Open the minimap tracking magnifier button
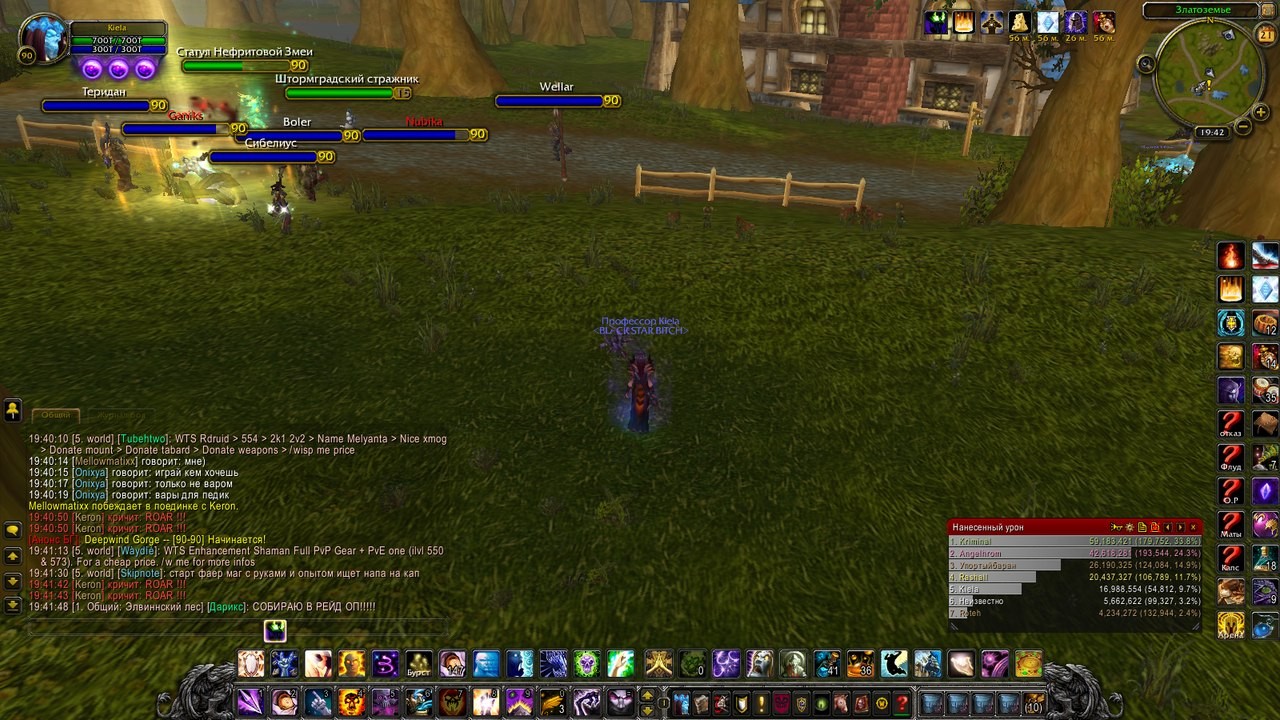 1147,64
